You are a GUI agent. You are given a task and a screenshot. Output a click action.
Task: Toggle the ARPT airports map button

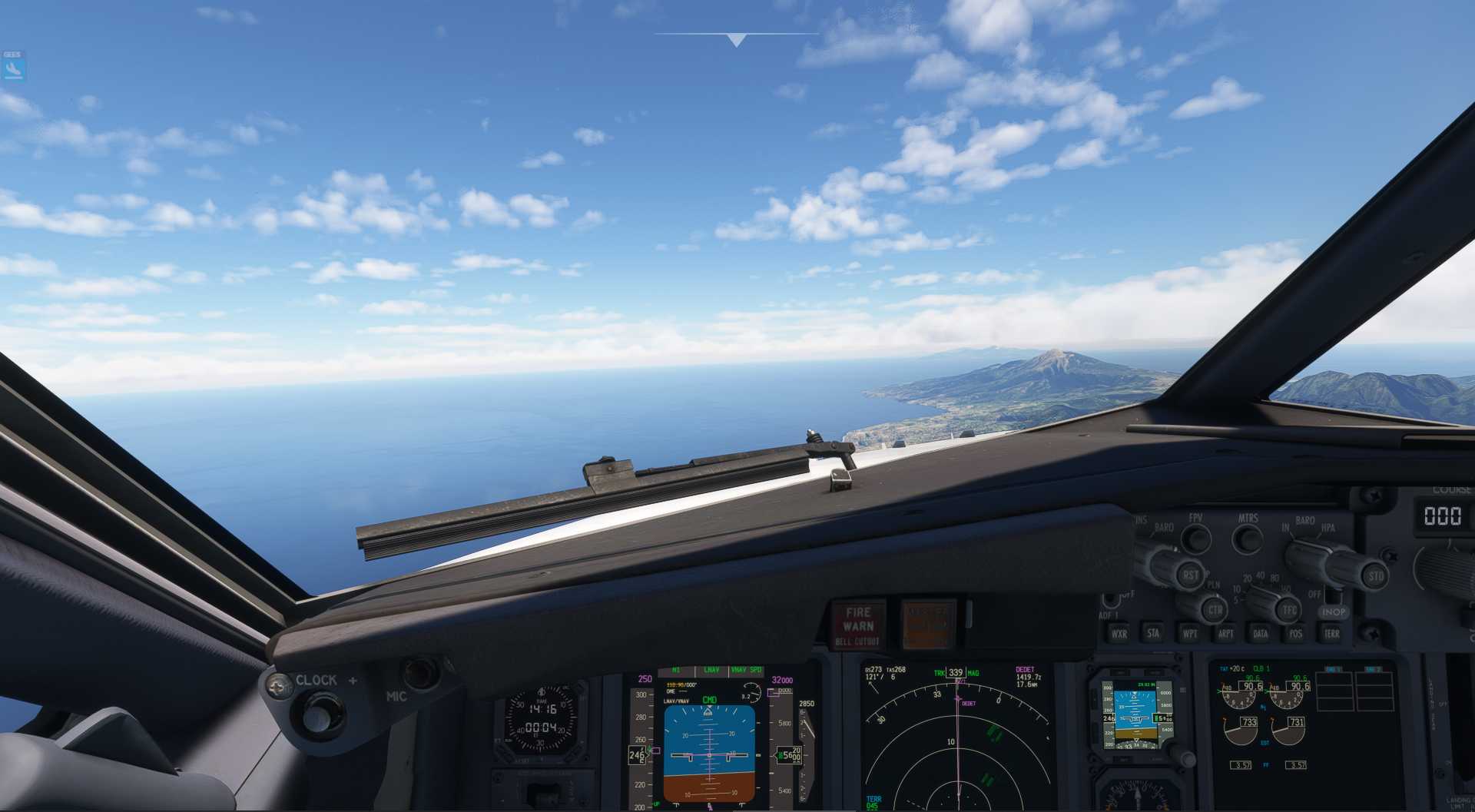(1225, 634)
